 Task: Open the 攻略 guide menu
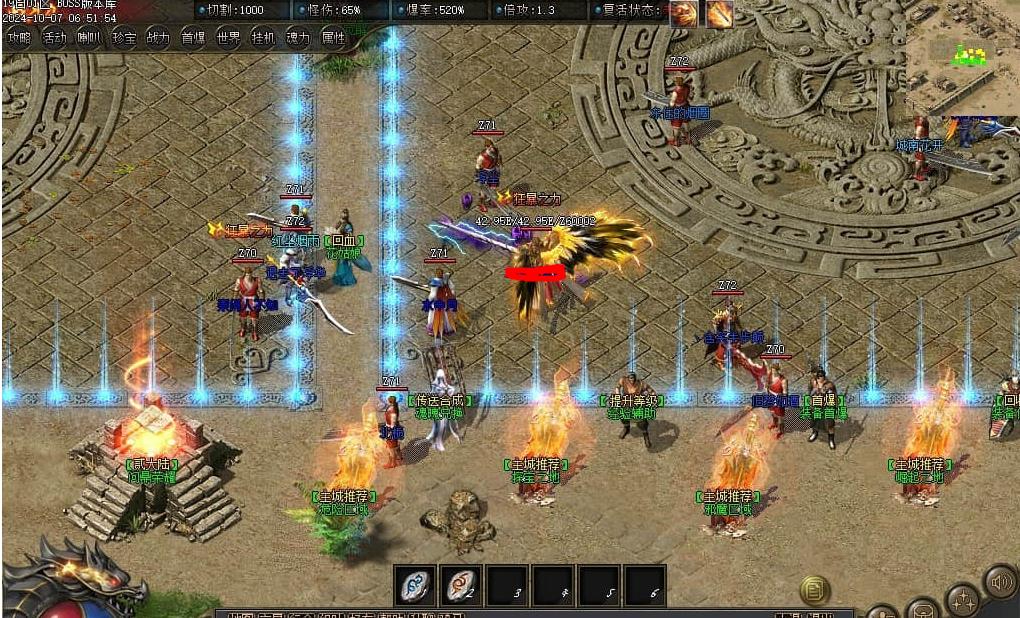point(19,38)
